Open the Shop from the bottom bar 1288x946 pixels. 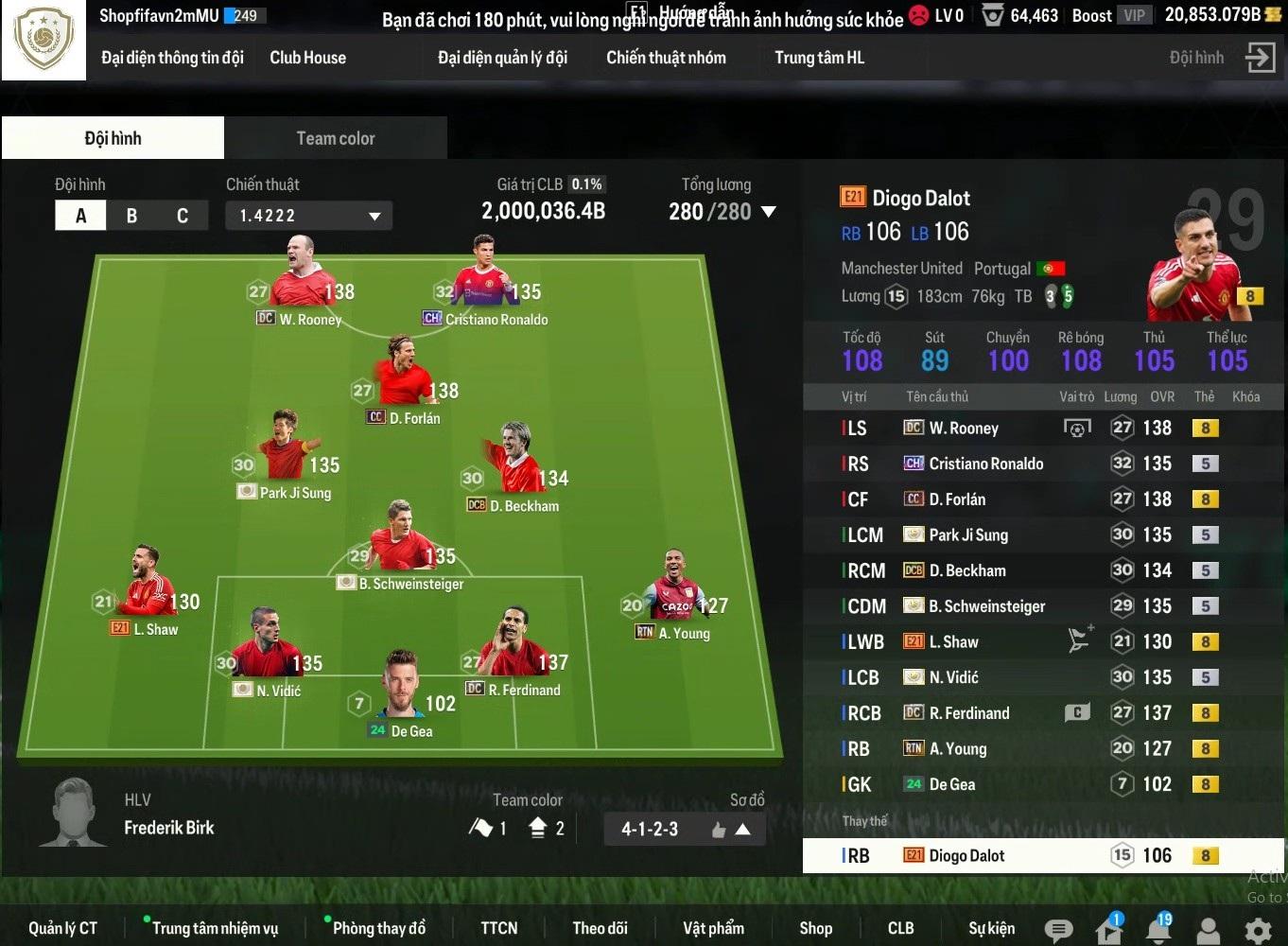815,928
